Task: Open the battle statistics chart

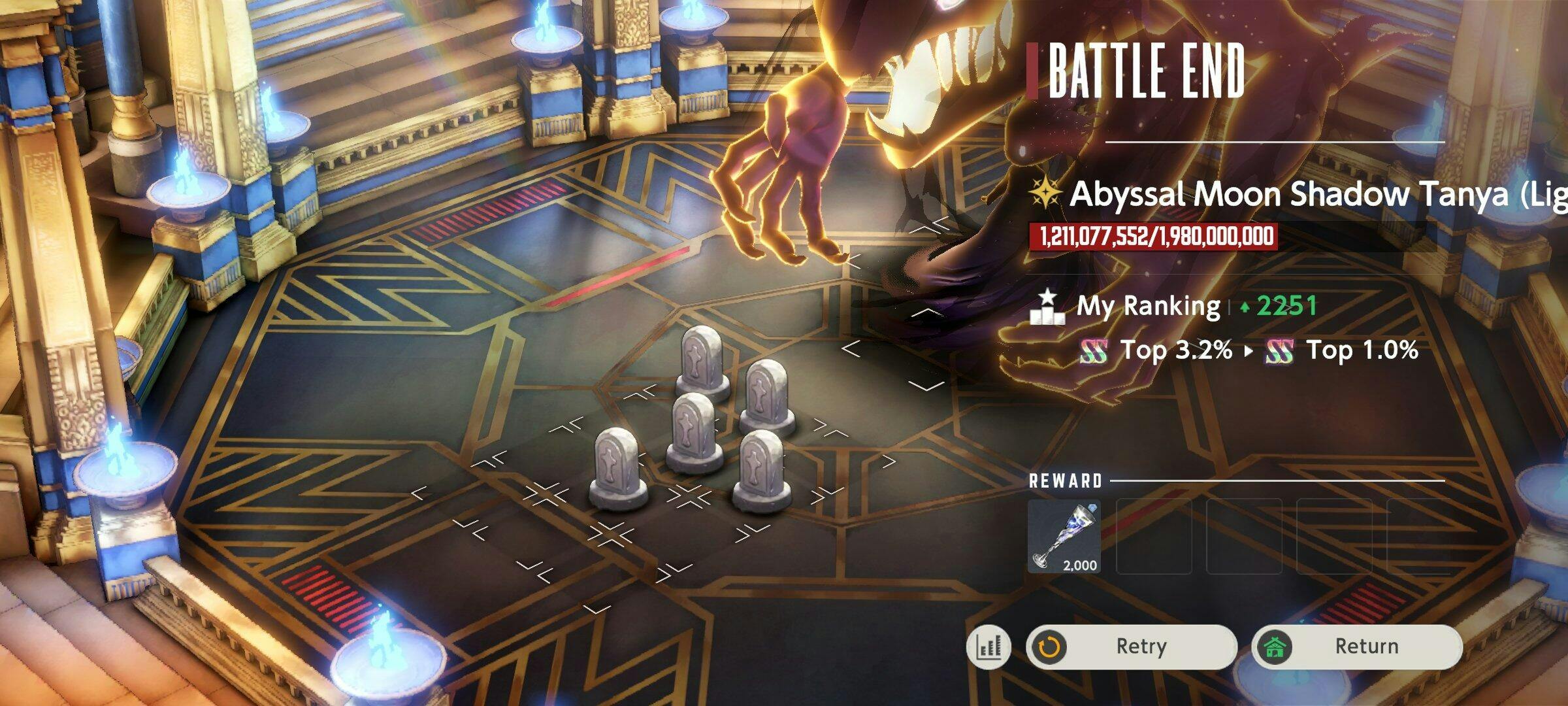Action: [x=988, y=647]
